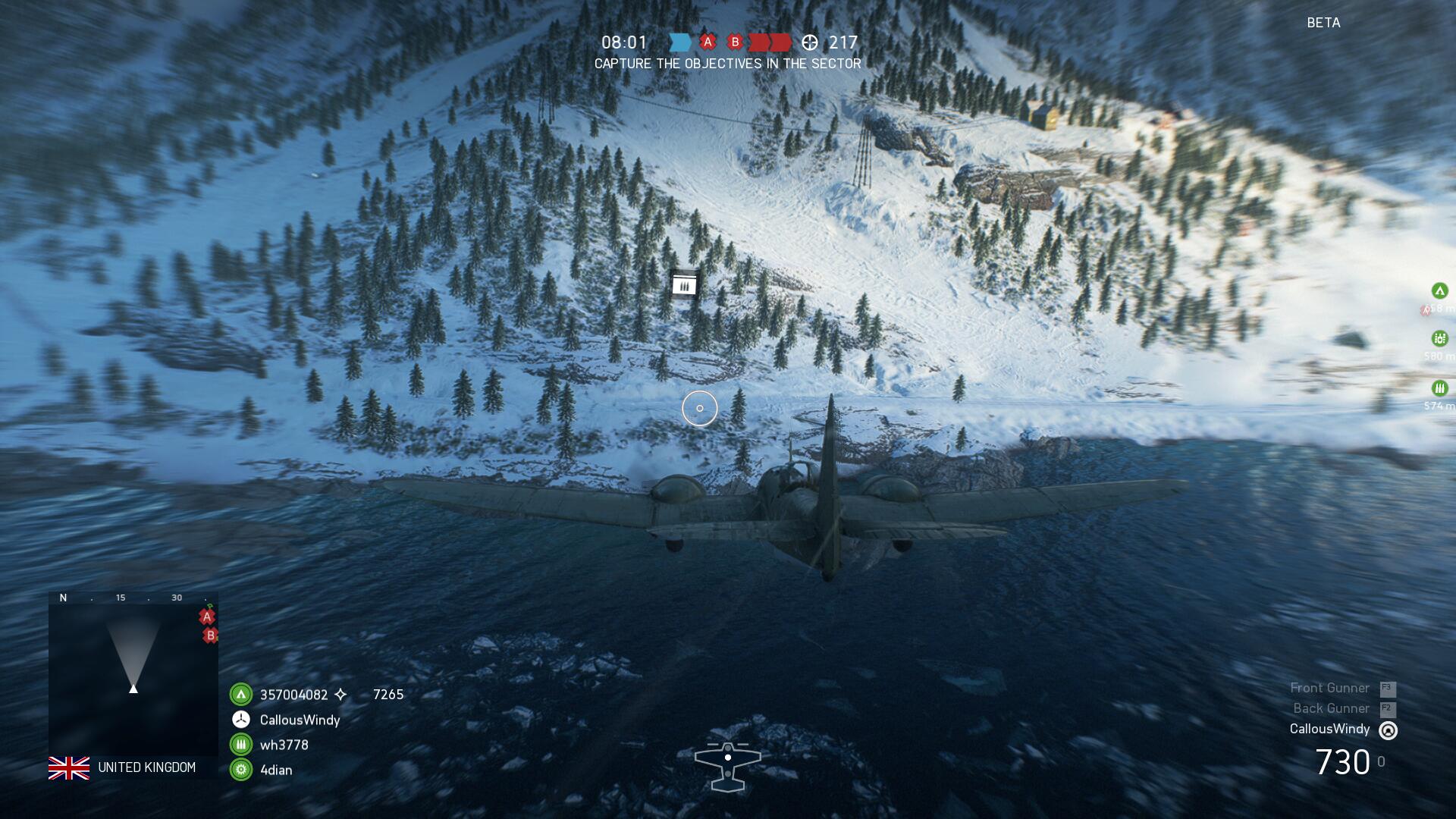Click objective A flag at top HUD
Image resolution: width=1456 pixels, height=819 pixels.
[708, 42]
